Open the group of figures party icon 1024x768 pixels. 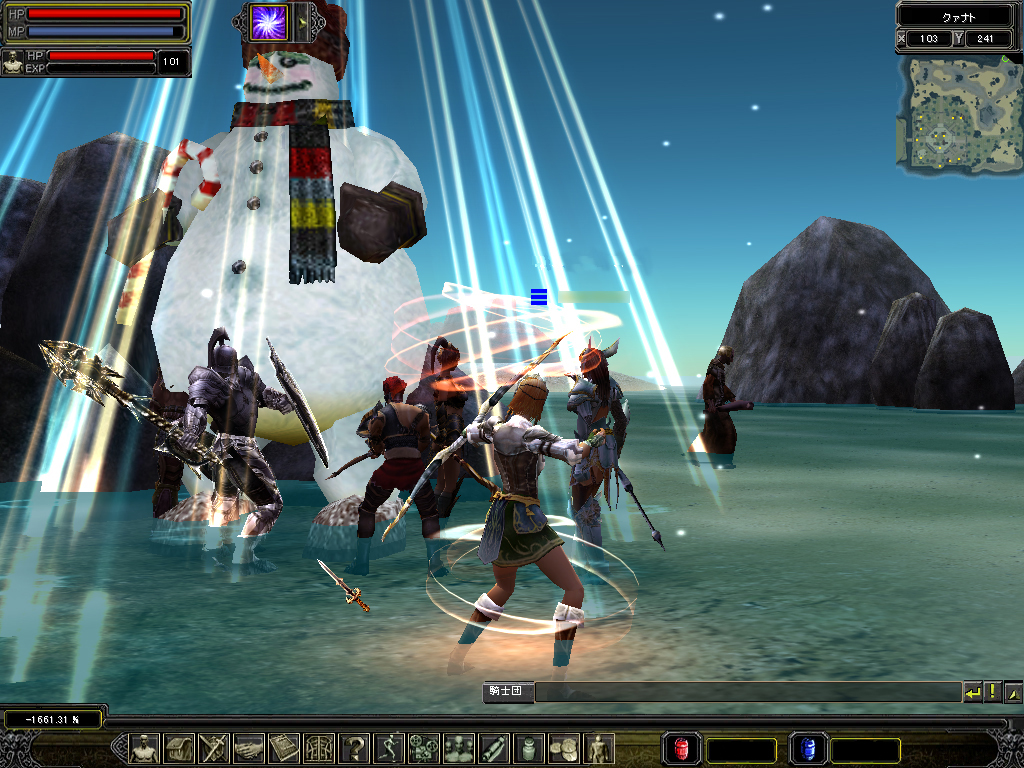(459, 748)
